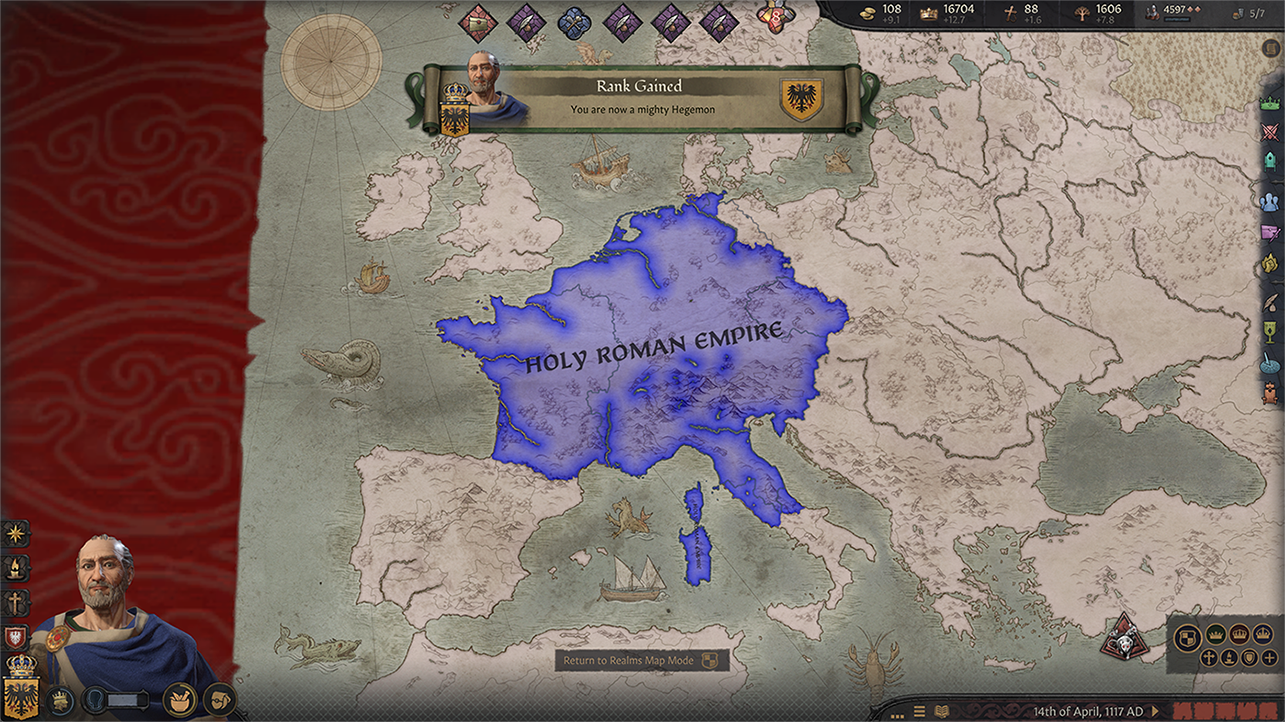This screenshot has height=722, width=1285.
Task: Open the scroll button beside the portrait
Action: pos(219,698)
